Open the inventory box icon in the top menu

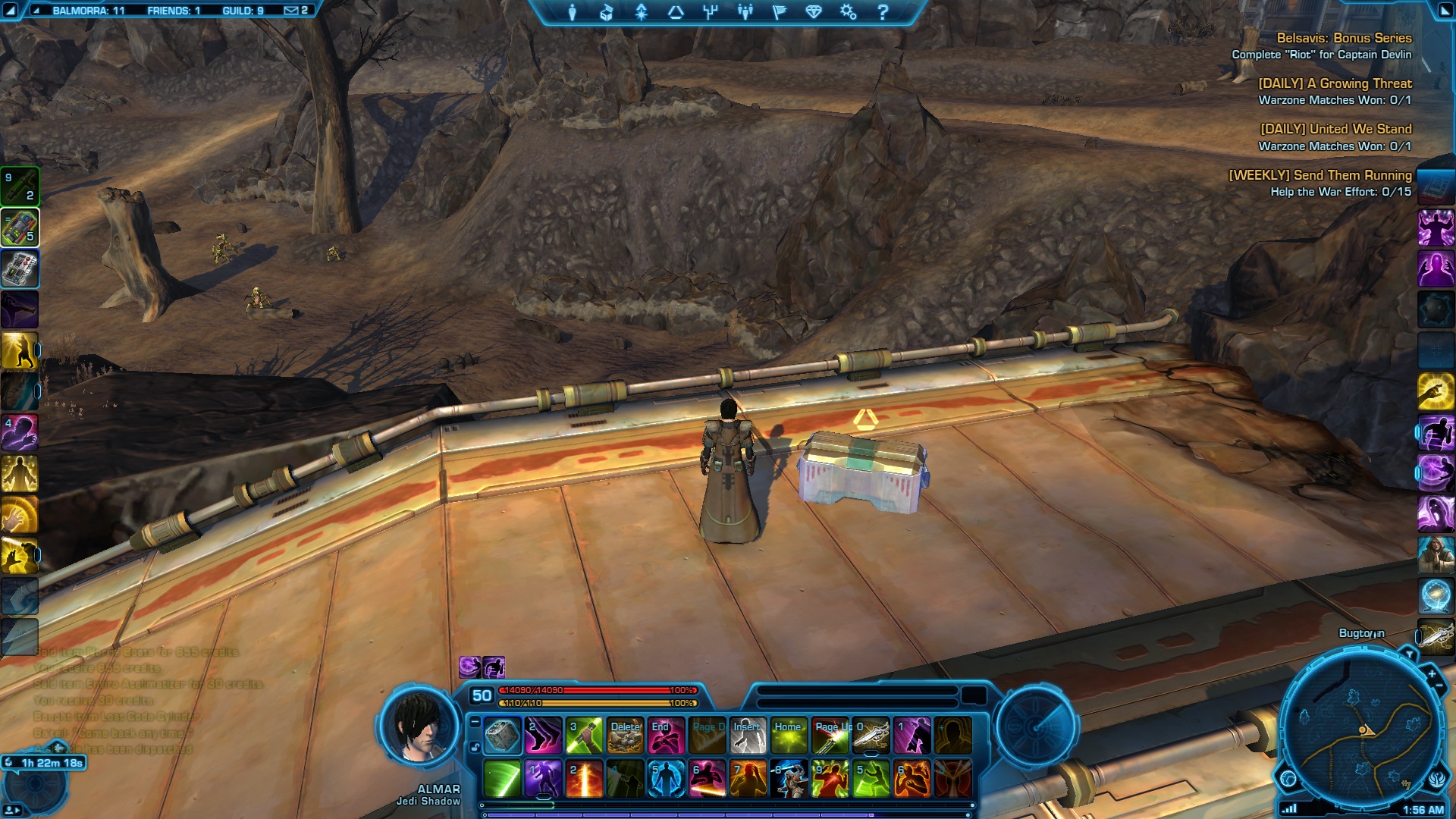(x=607, y=12)
